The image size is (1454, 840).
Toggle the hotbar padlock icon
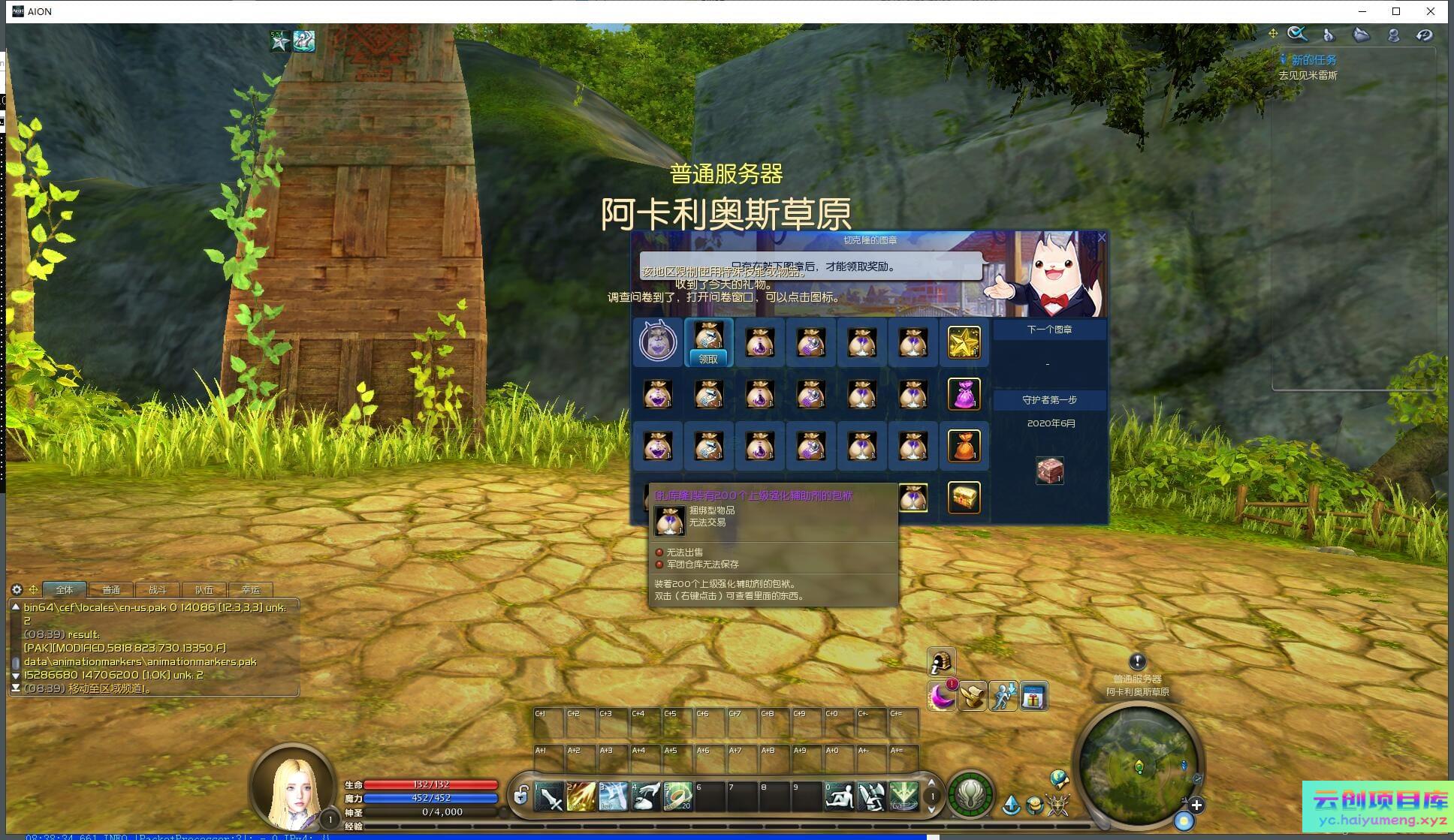pyautogui.click(x=520, y=796)
